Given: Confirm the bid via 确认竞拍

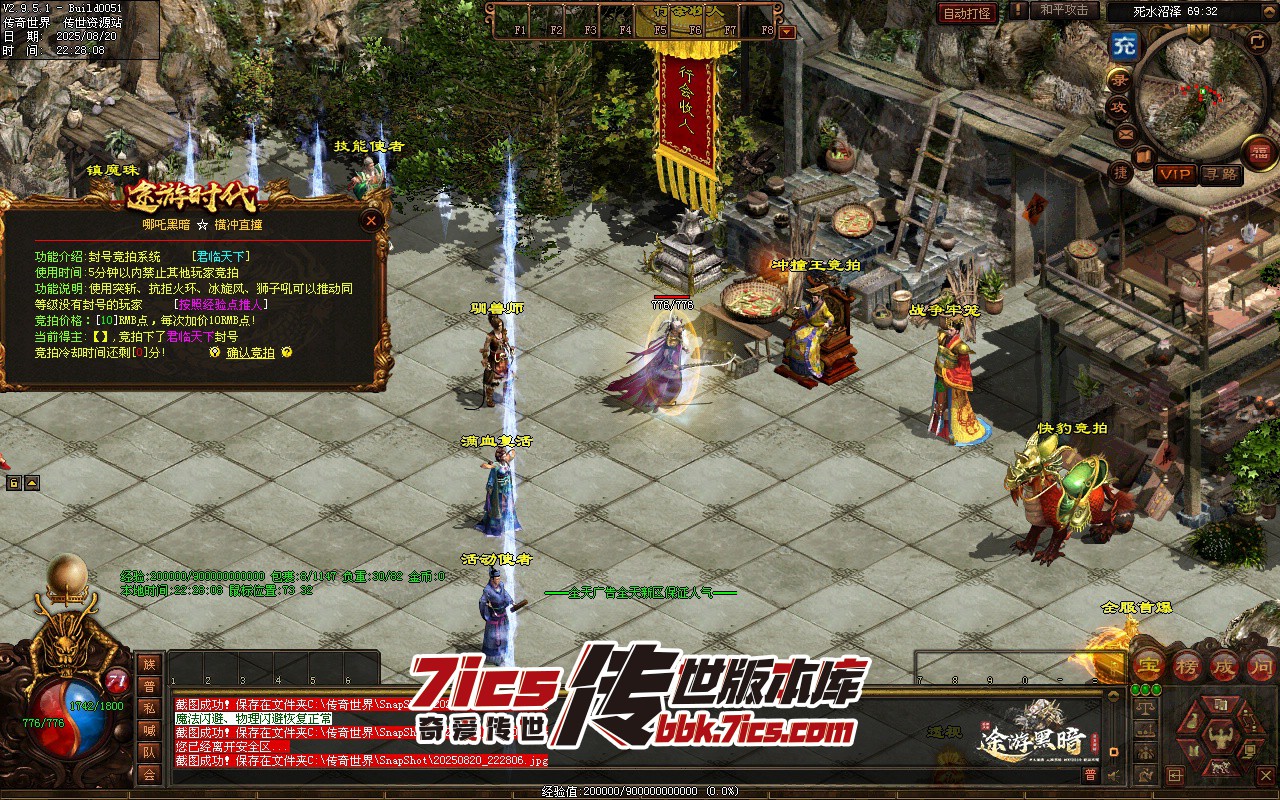Looking at the screenshot, I should point(250,353).
